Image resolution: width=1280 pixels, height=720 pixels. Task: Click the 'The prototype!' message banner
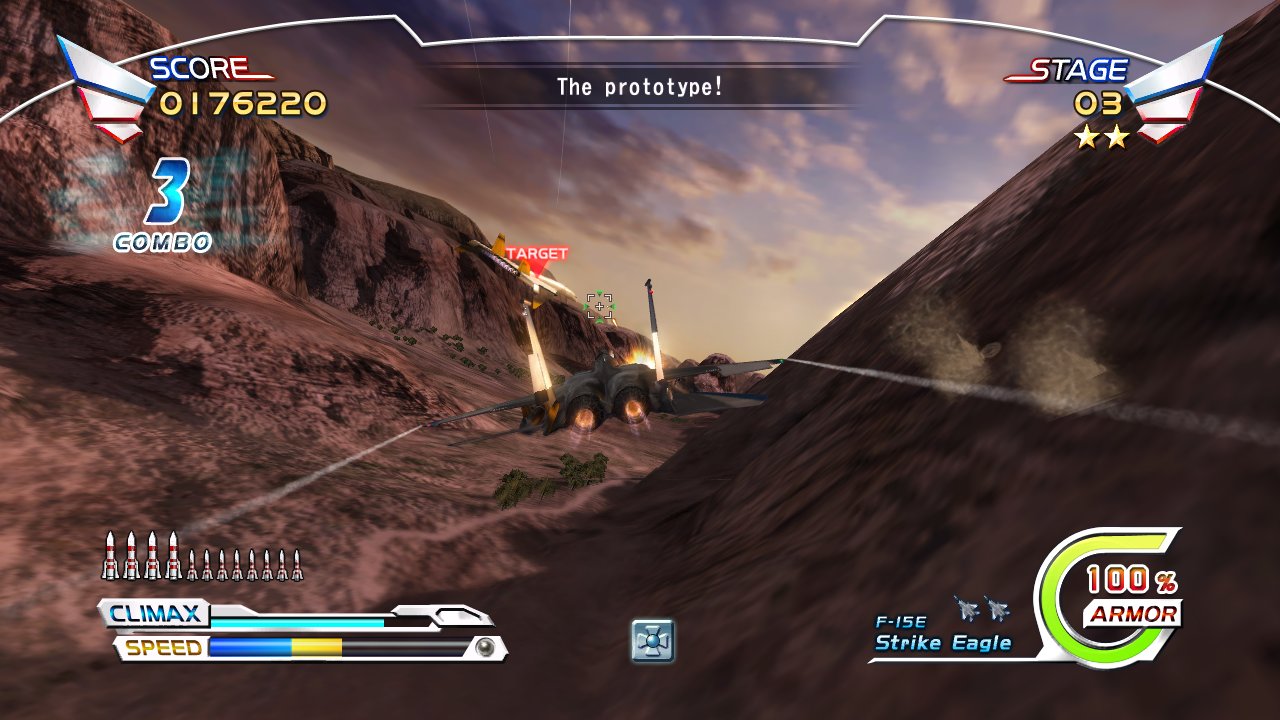click(x=640, y=85)
